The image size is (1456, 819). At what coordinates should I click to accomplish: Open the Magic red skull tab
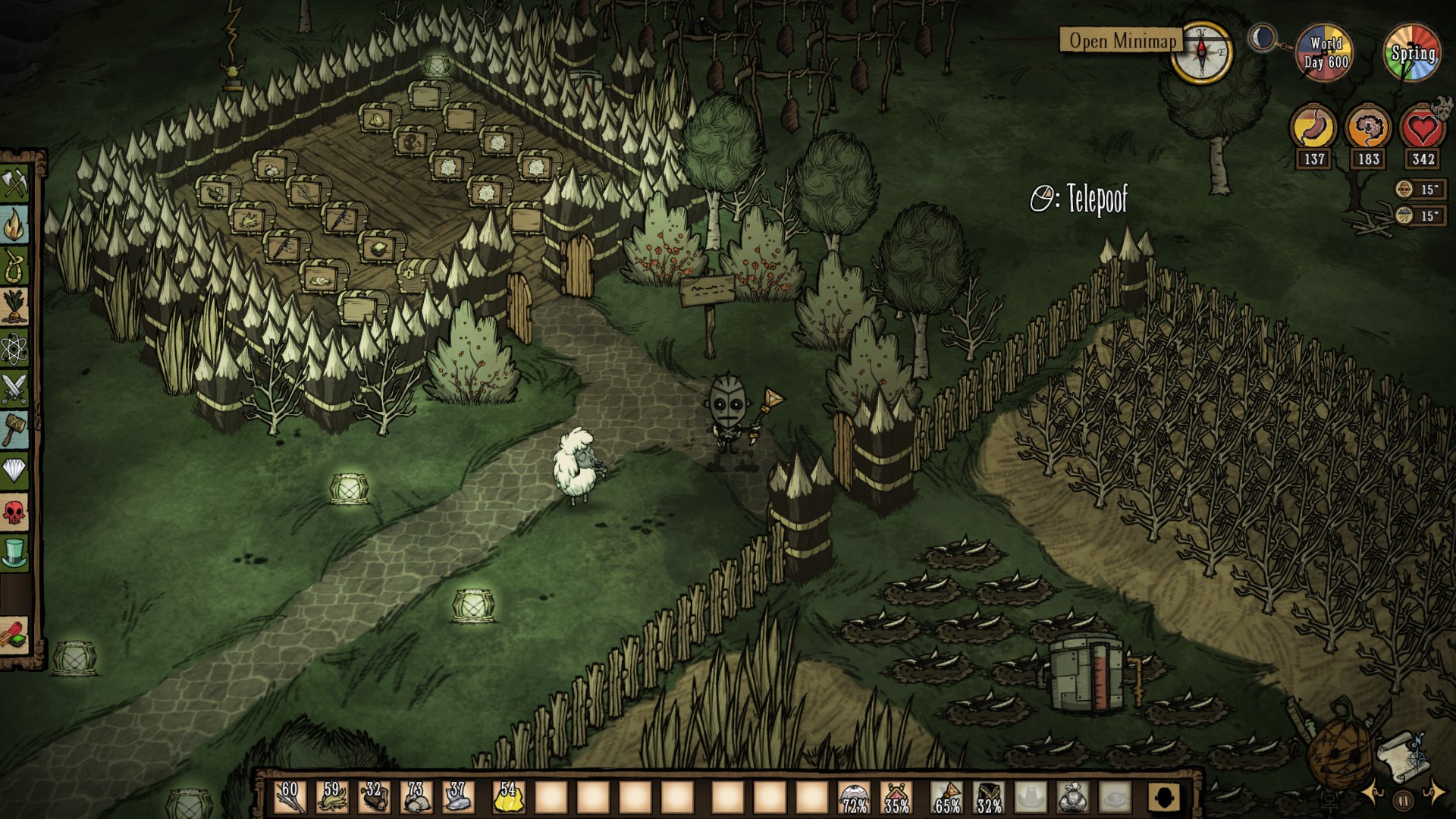pyautogui.click(x=14, y=512)
